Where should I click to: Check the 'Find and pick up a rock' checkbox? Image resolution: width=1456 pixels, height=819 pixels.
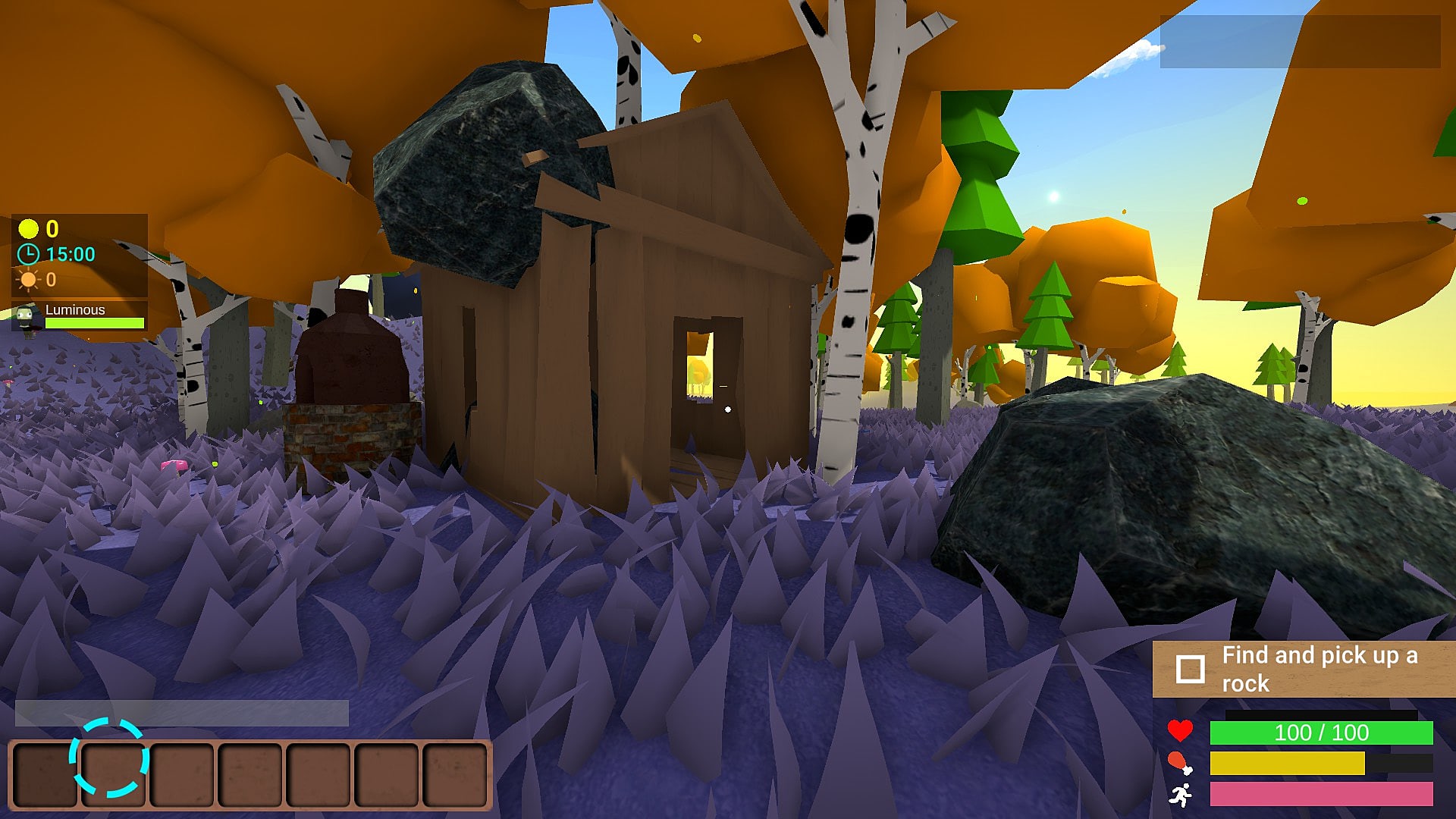click(1192, 668)
